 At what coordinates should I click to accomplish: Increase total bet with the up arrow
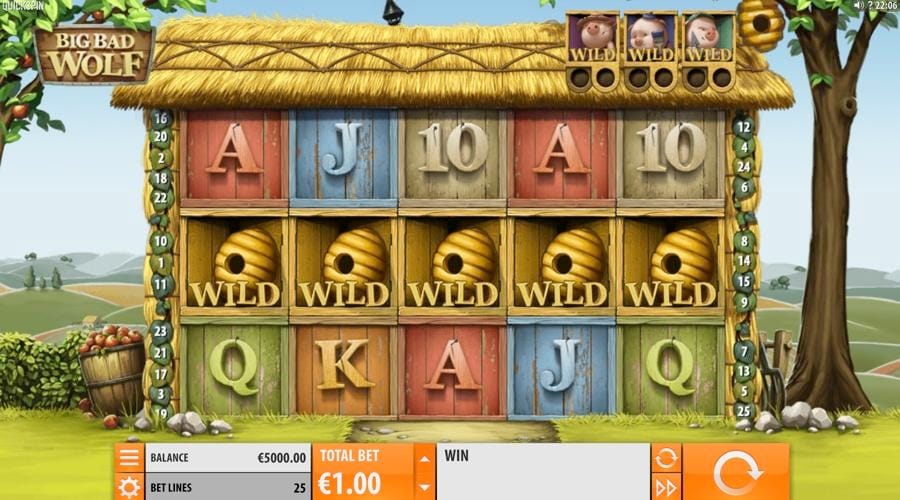point(424,459)
